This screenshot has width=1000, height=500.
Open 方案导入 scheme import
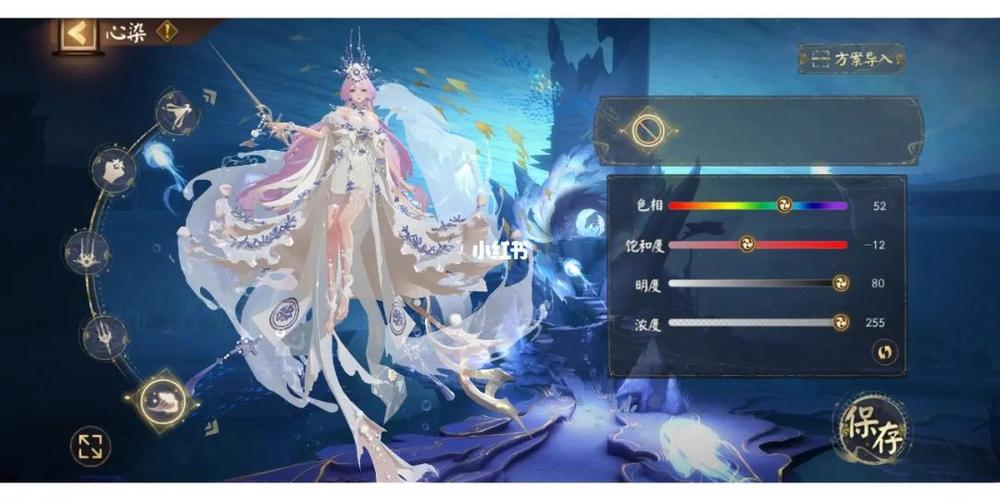[x=852, y=58]
